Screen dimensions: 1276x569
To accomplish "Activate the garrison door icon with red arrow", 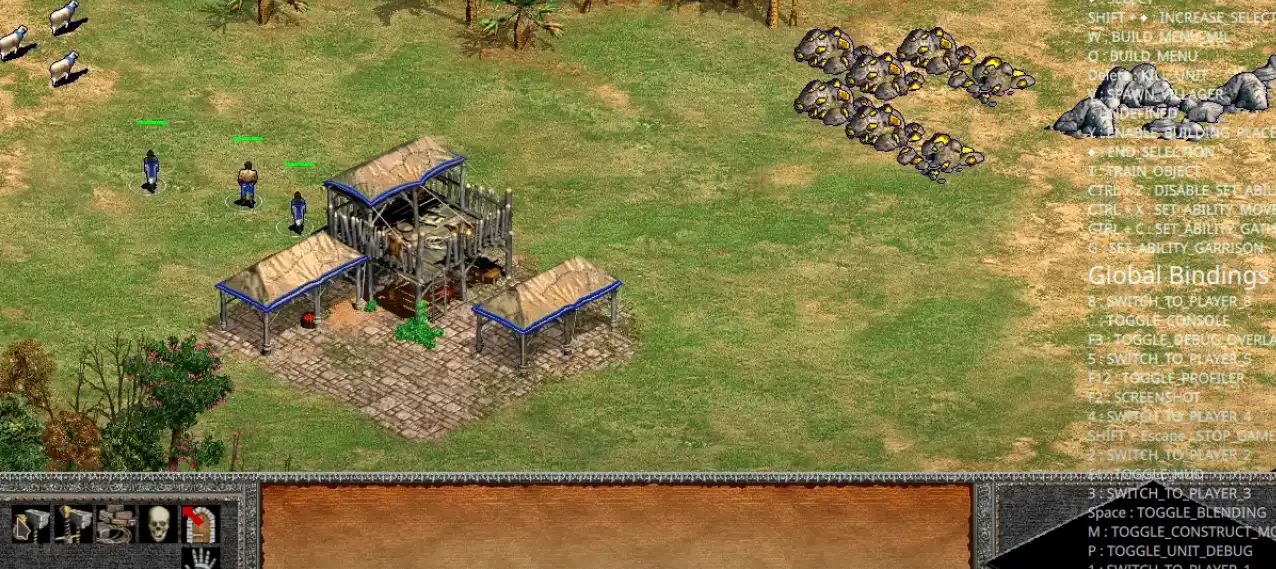I will (199, 524).
